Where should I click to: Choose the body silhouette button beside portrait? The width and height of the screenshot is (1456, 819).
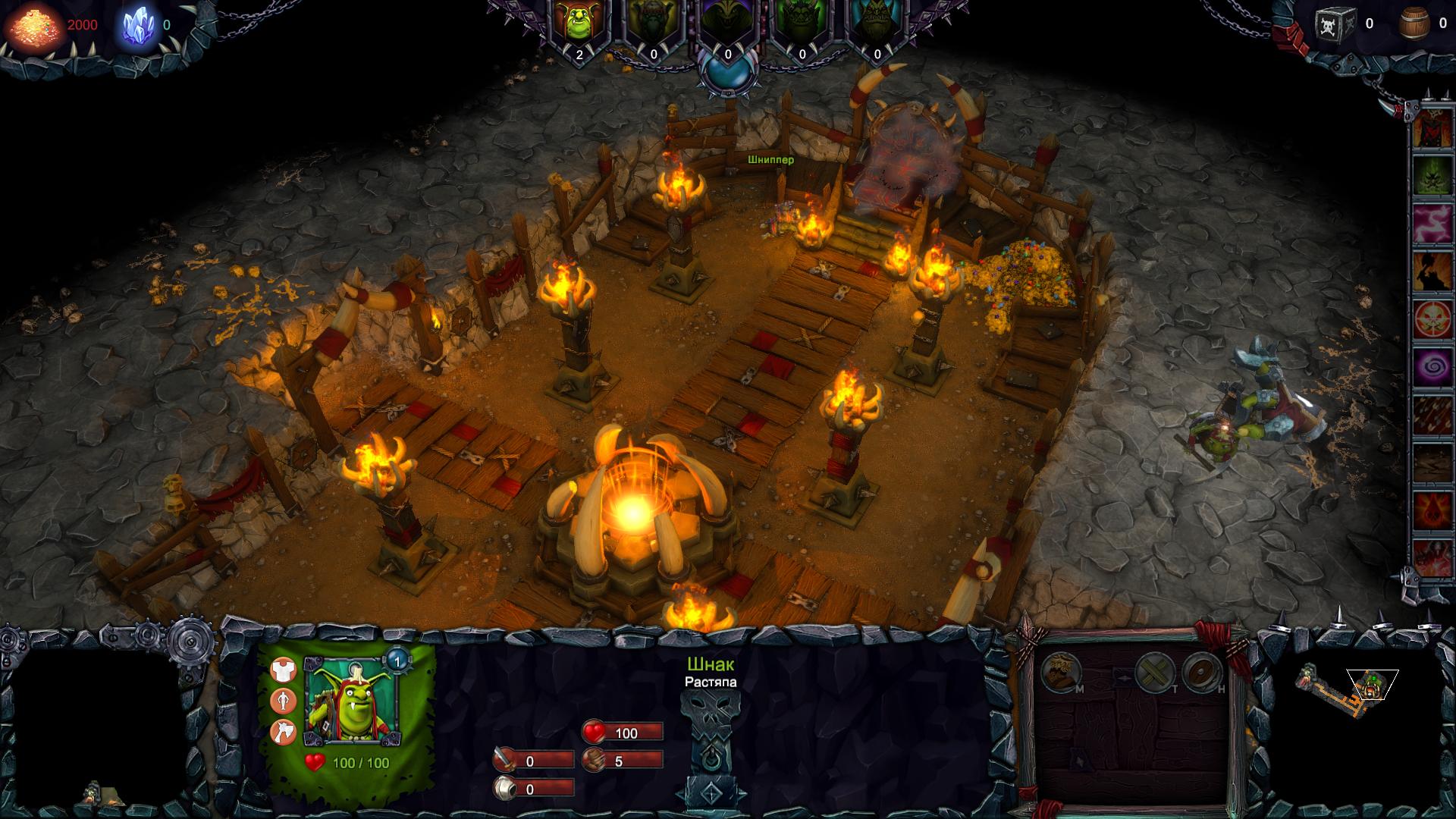coord(284,701)
